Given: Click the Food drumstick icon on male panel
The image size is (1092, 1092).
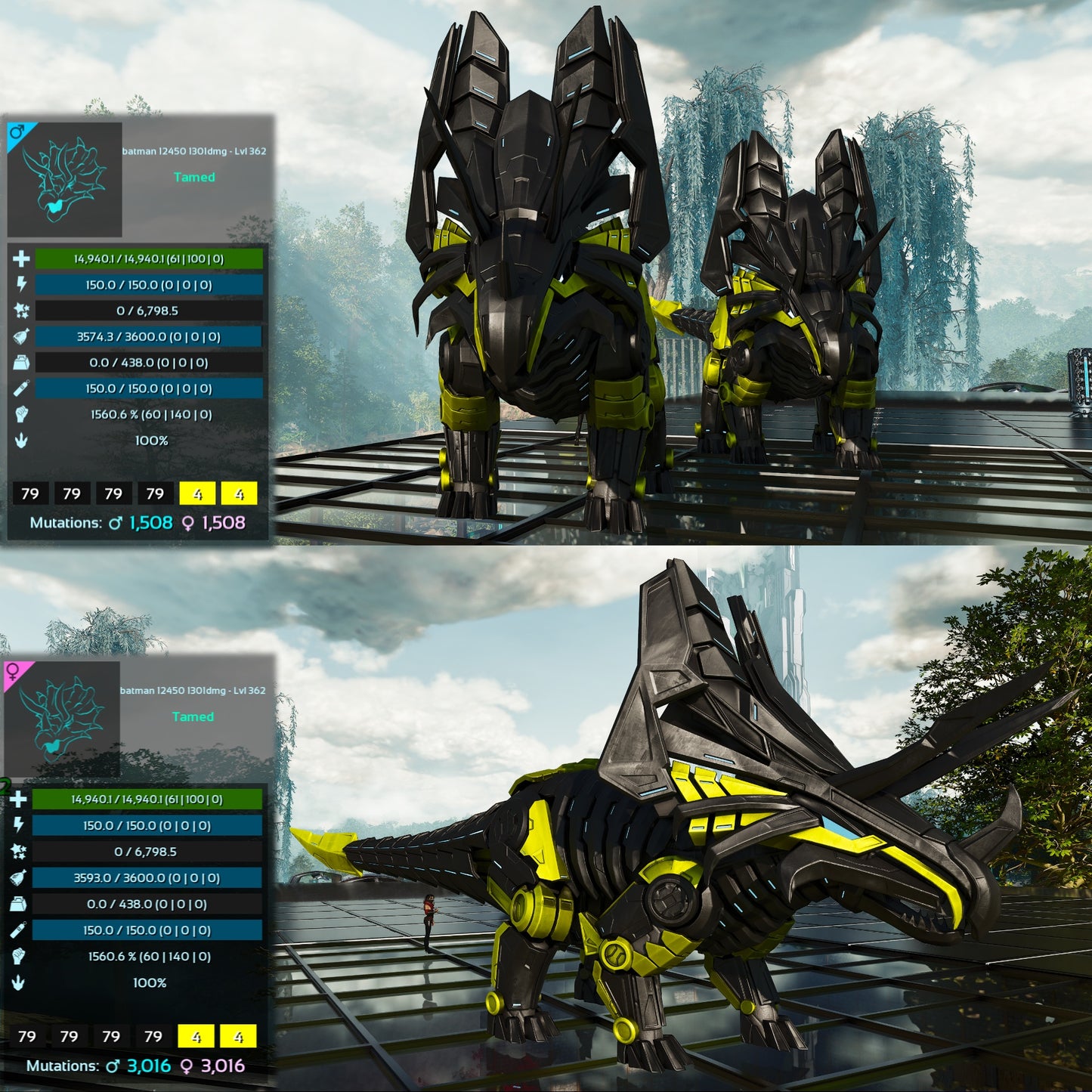Looking at the screenshot, I should point(21,337).
